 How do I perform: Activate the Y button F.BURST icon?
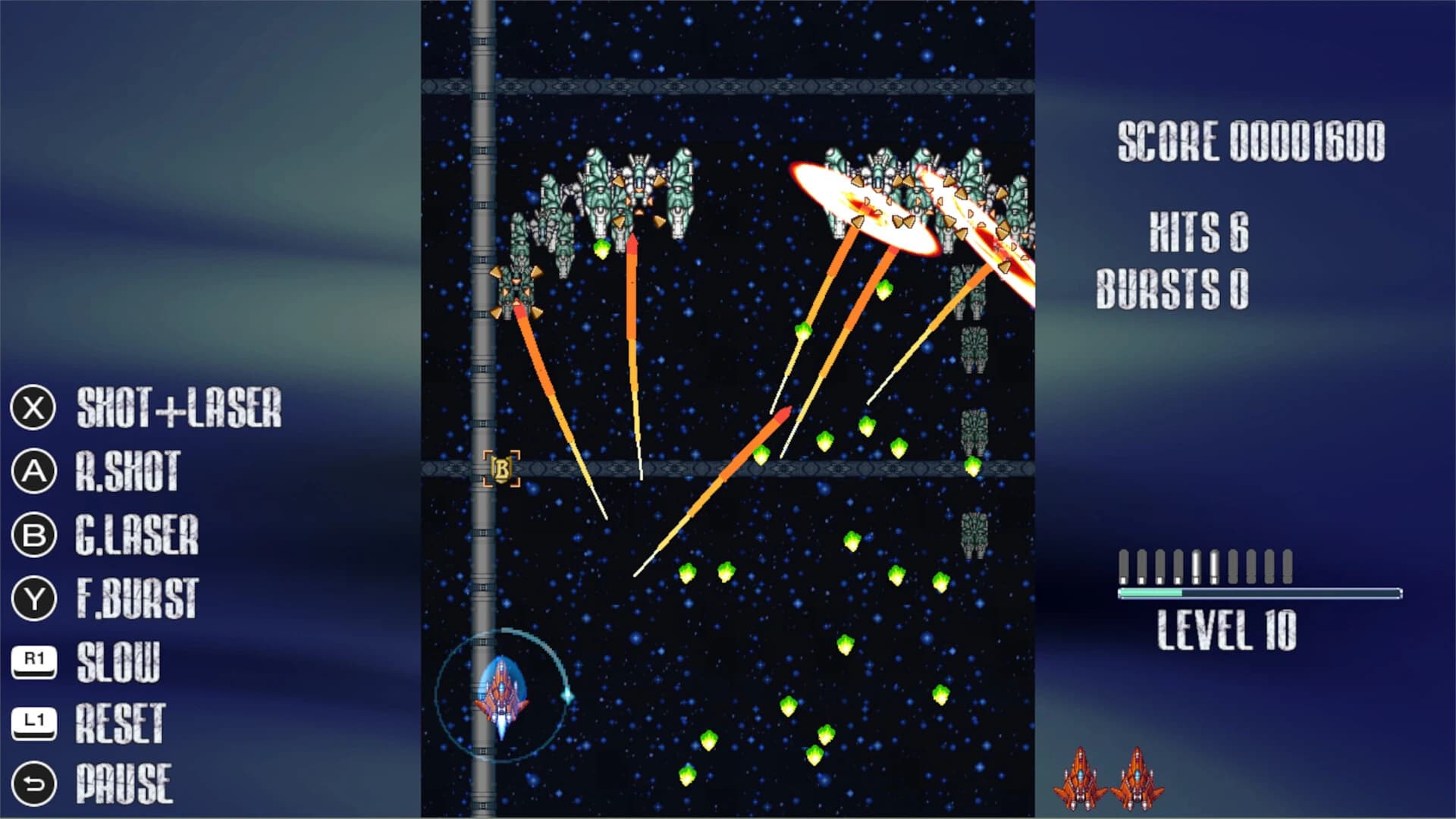(x=33, y=598)
